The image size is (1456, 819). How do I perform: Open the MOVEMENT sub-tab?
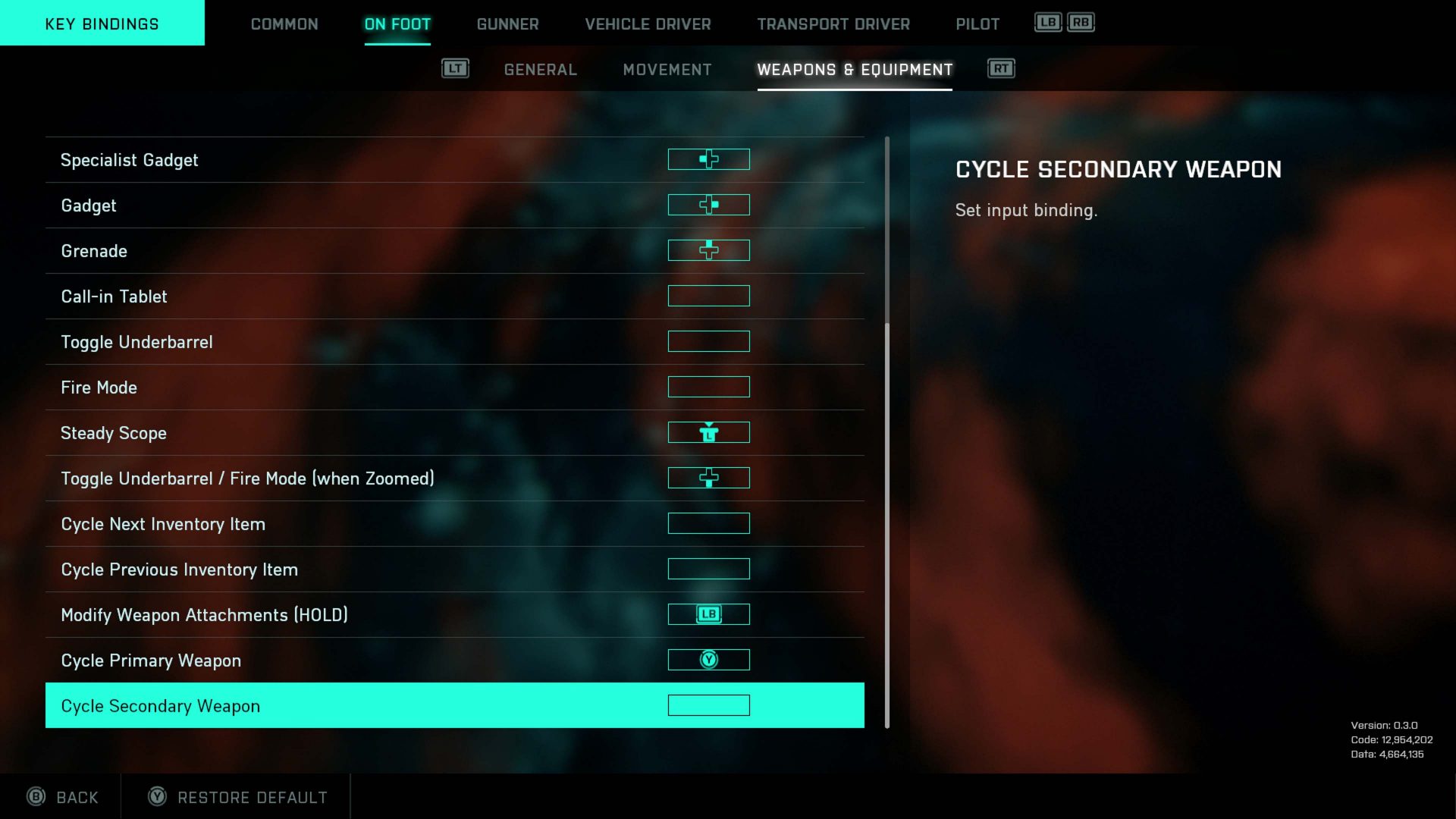click(x=667, y=69)
